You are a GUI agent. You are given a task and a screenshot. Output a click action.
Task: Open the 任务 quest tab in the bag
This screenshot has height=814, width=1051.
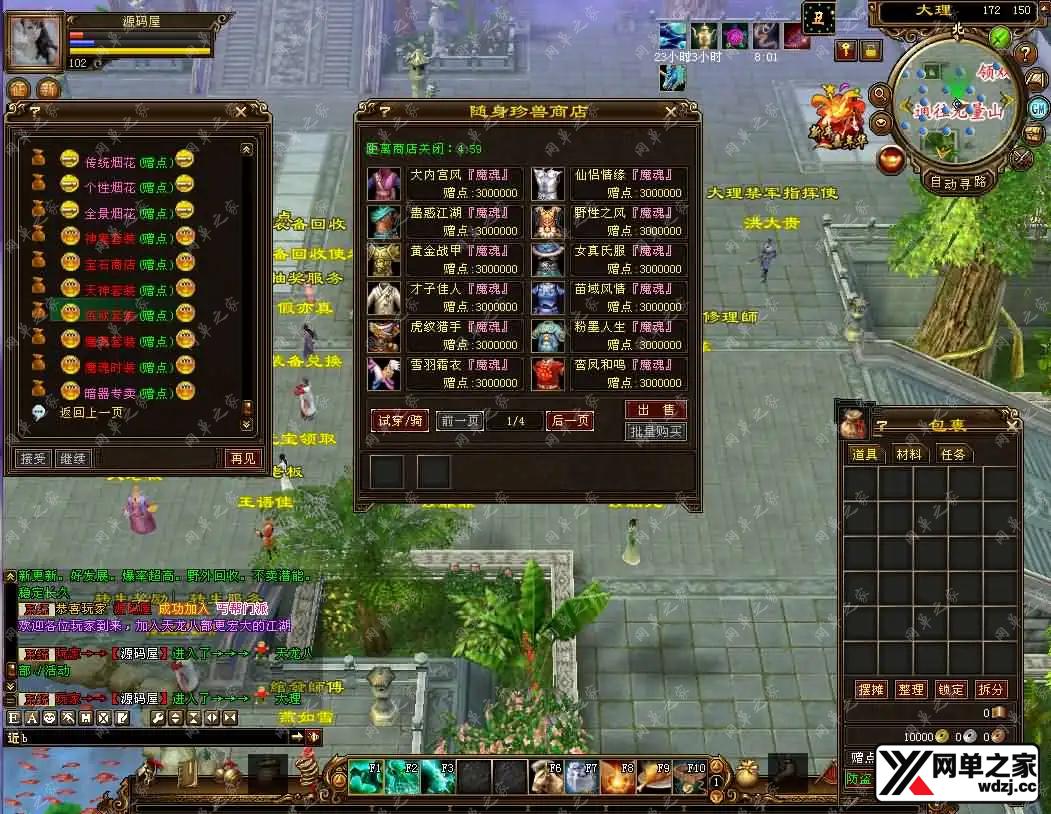pos(953,454)
